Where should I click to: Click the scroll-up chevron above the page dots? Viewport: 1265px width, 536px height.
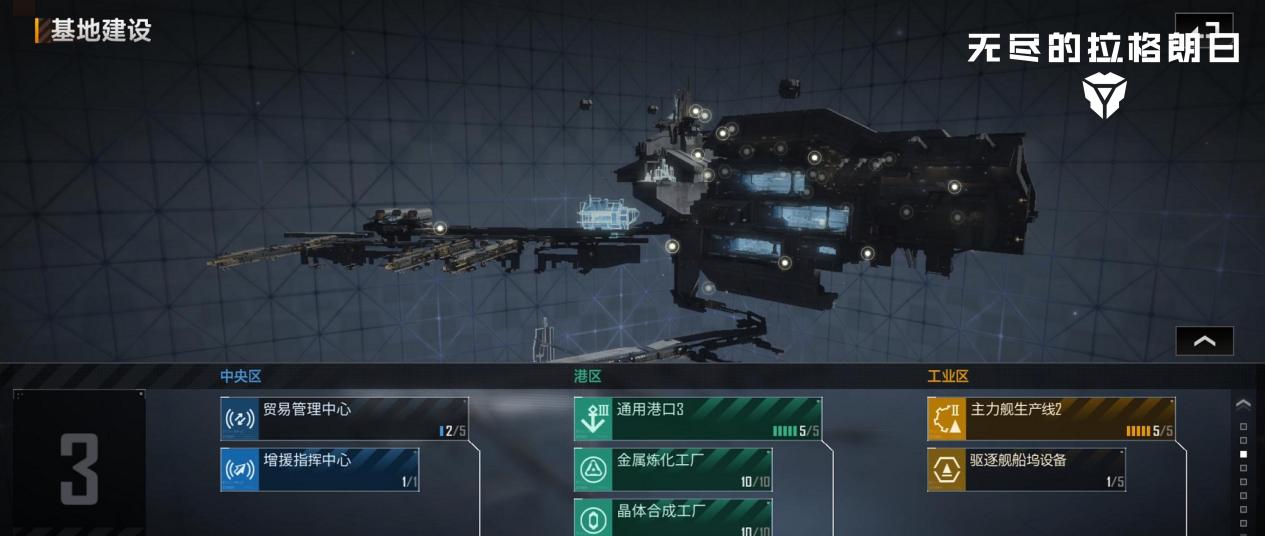click(1243, 404)
